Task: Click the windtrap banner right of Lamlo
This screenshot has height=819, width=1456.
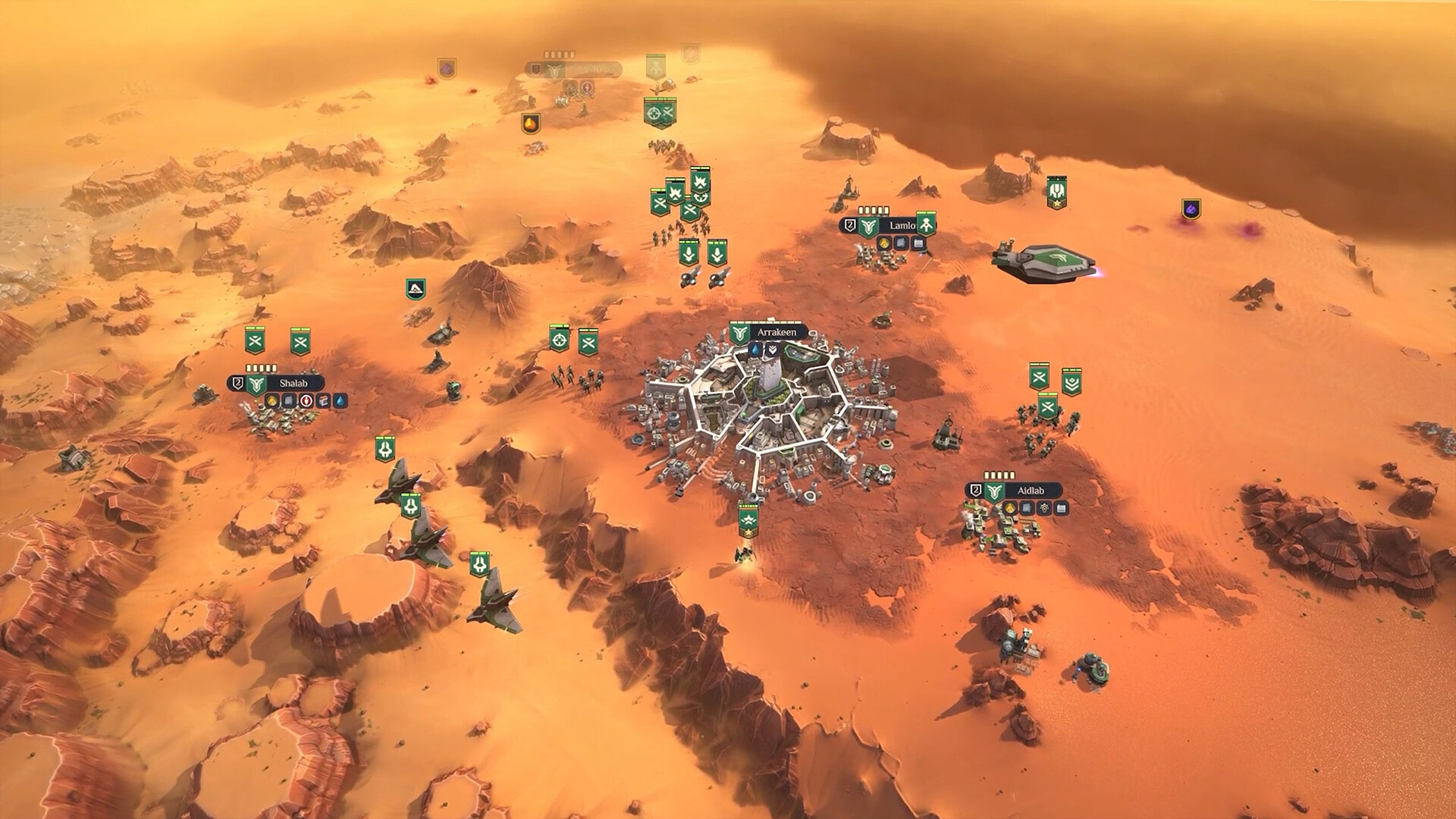Action: pos(927,225)
